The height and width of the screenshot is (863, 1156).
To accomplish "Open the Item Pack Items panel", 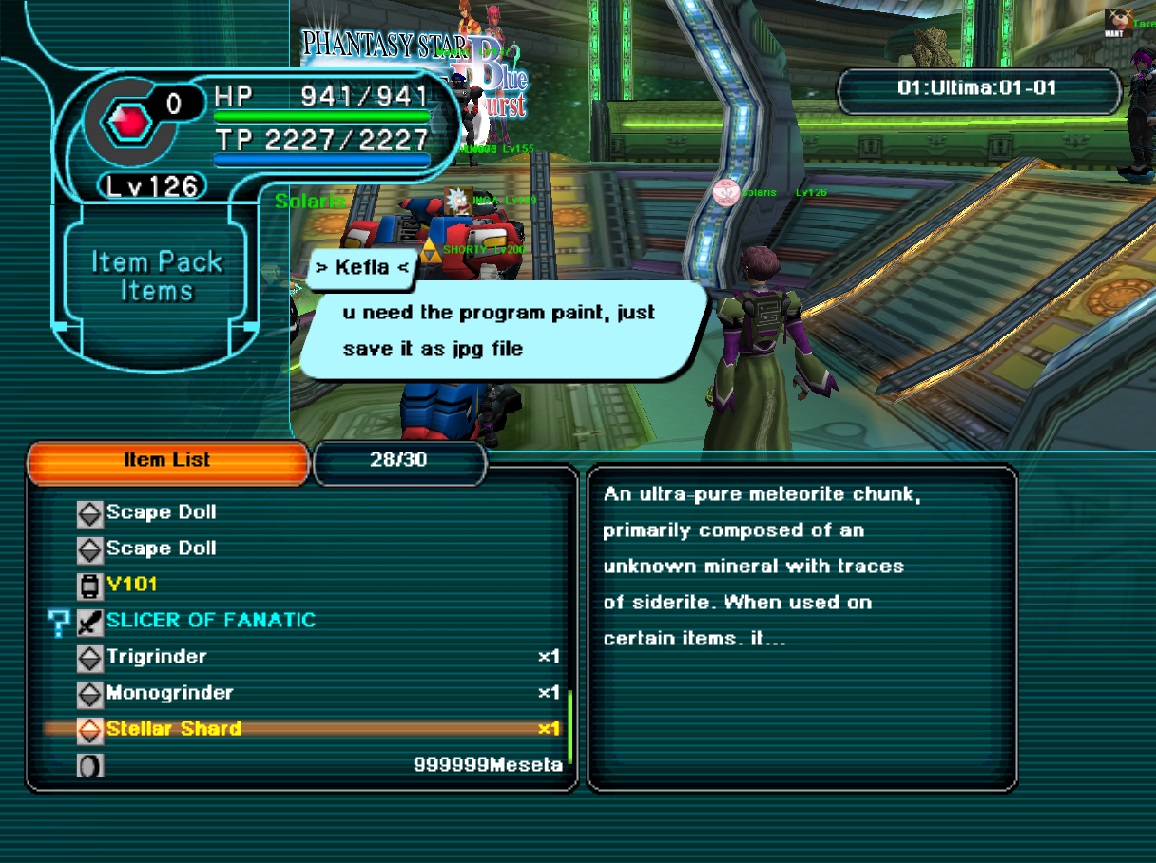I will (157, 277).
